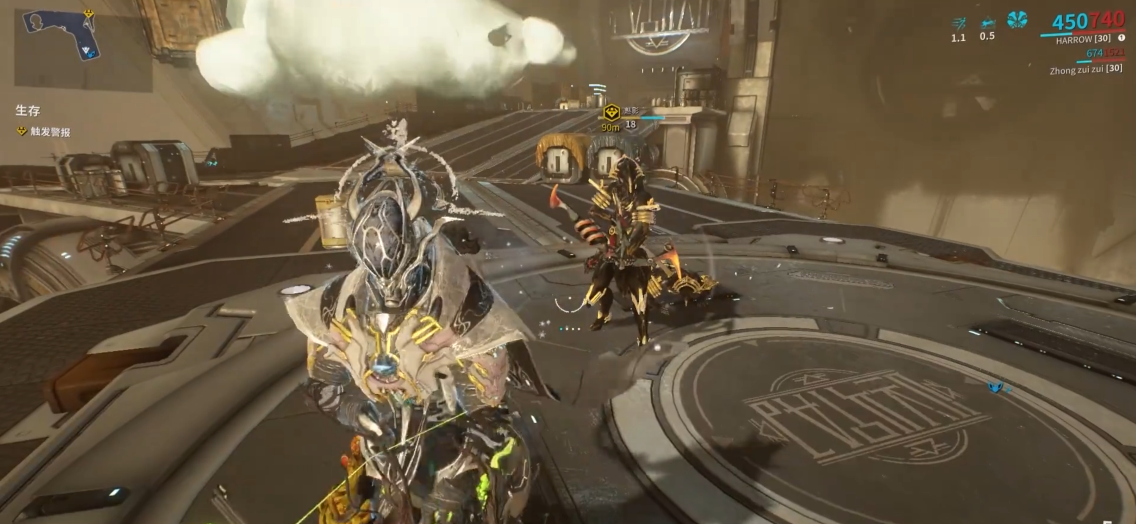Click the yellow objective waypoint marker showing 90m
The image size is (1136, 524).
[610, 113]
